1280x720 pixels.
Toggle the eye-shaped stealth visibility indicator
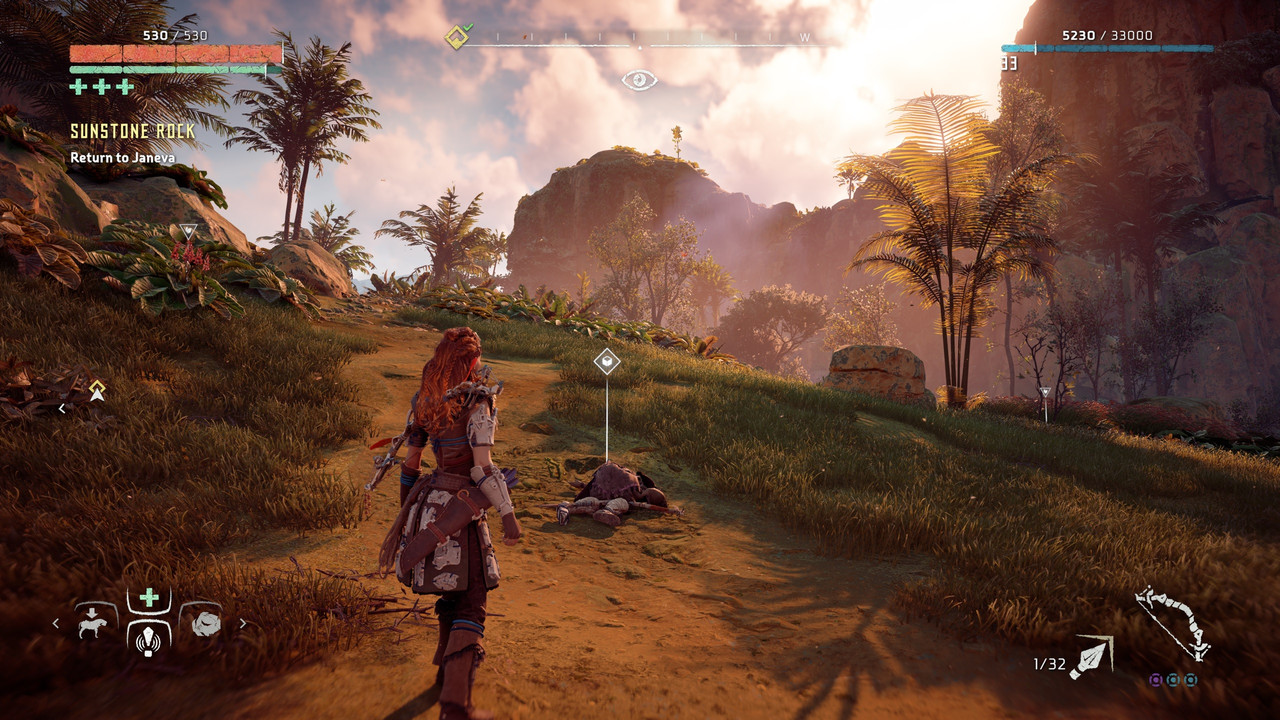point(639,80)
